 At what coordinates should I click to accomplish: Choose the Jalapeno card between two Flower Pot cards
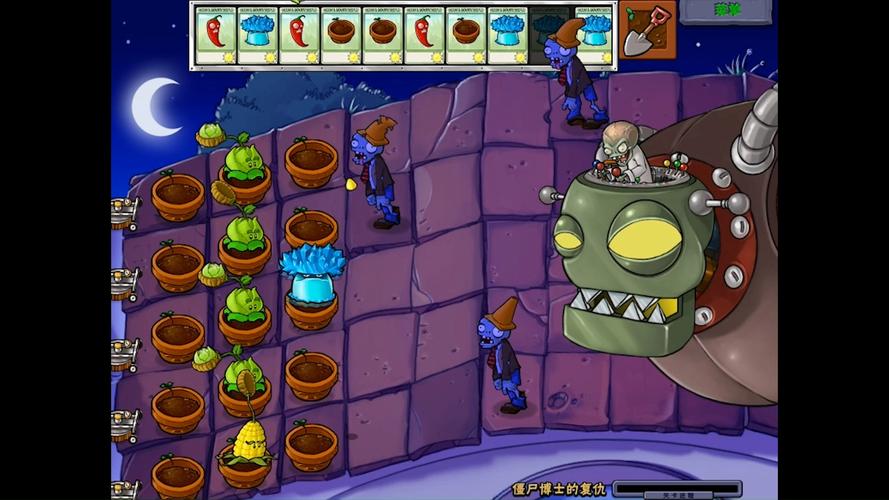point(424,36)
